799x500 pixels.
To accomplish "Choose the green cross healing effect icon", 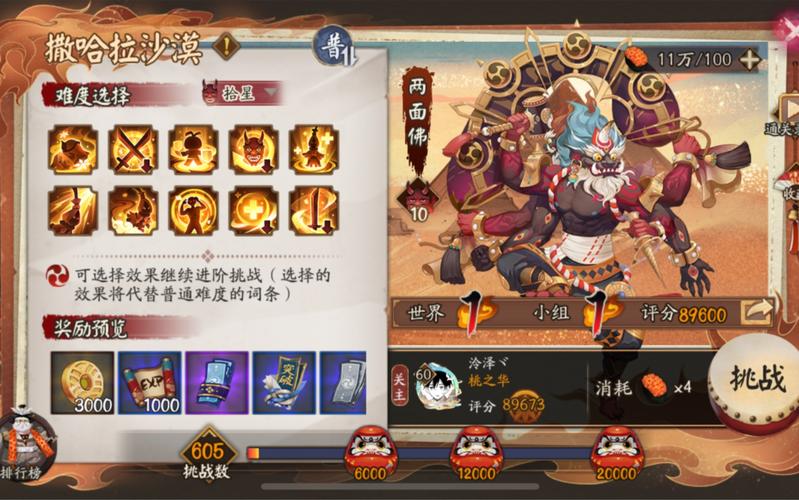I will (252, 208).
